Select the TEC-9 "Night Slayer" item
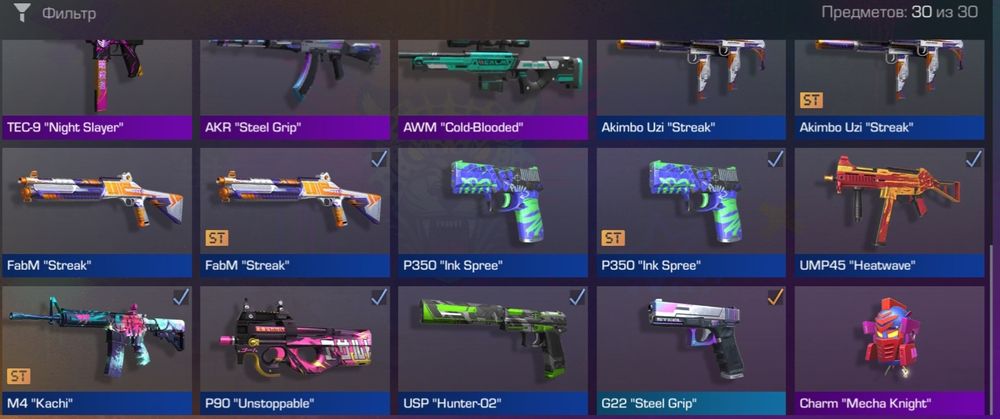This screenshot has width=1000, height=419. tap(96, 85)
